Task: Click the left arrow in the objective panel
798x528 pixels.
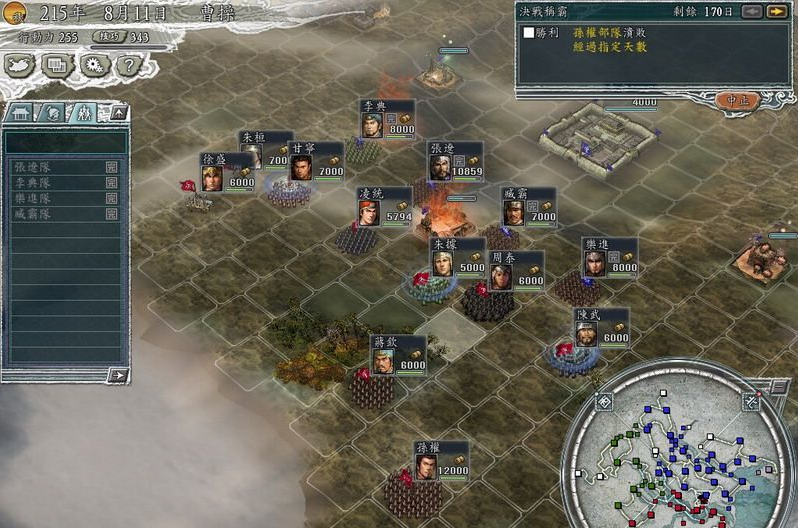Action: [x=753, y=11]
